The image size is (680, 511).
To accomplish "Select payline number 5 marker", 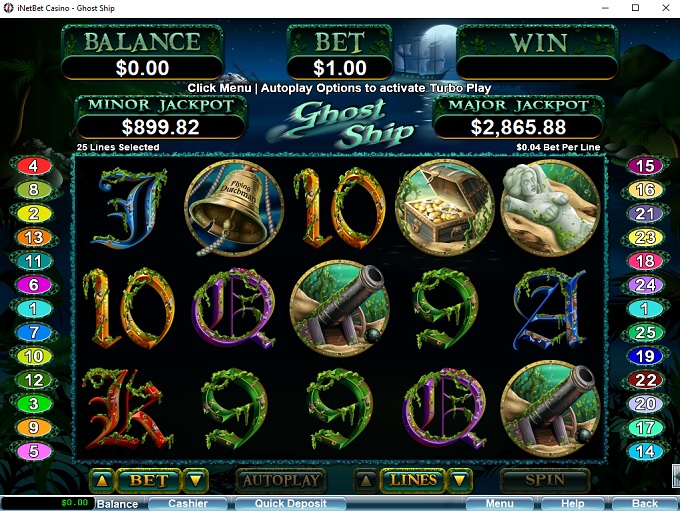I will tap(34, 451).
